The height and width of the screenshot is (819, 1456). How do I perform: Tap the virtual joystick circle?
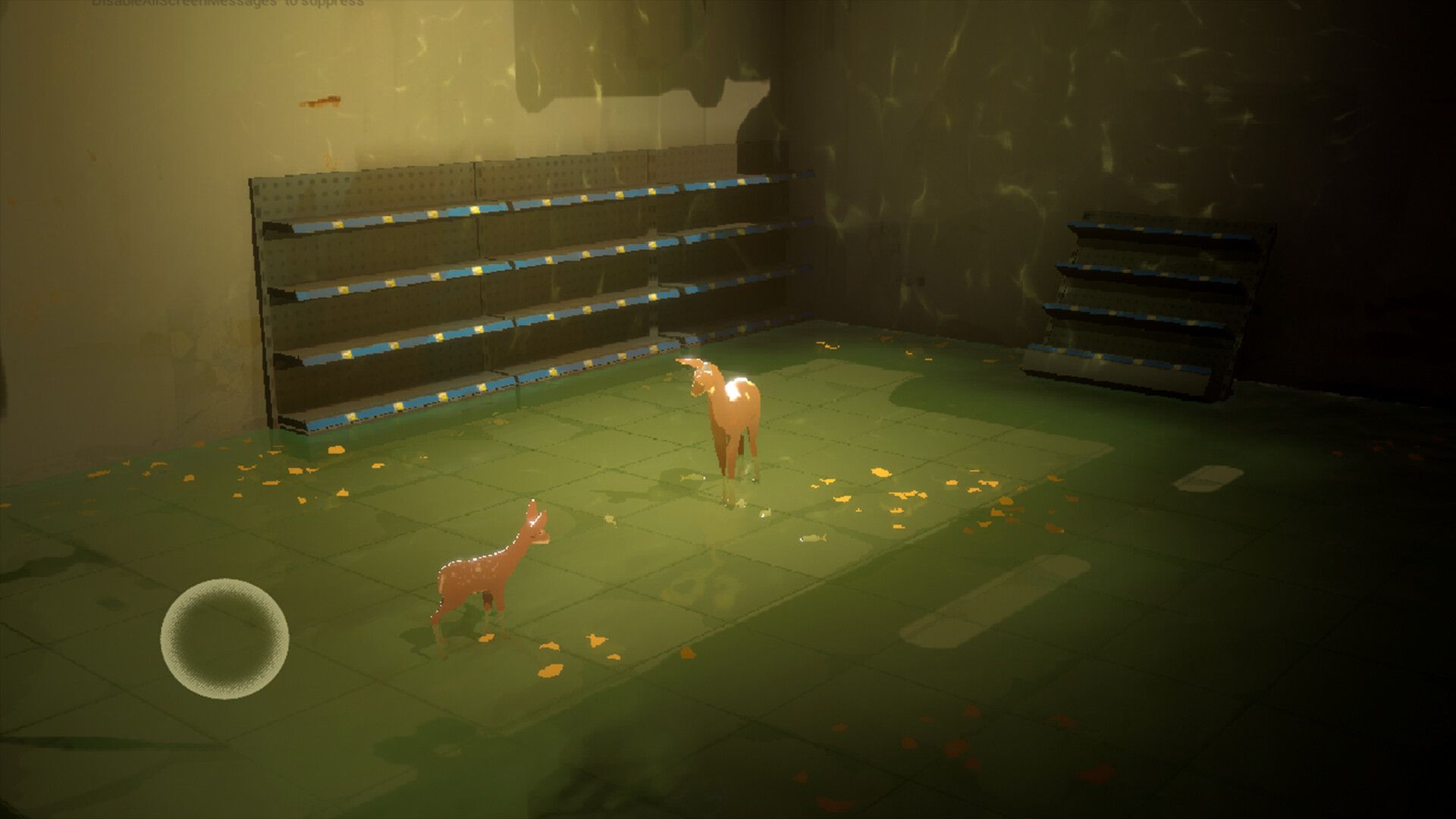click(224, 639)
